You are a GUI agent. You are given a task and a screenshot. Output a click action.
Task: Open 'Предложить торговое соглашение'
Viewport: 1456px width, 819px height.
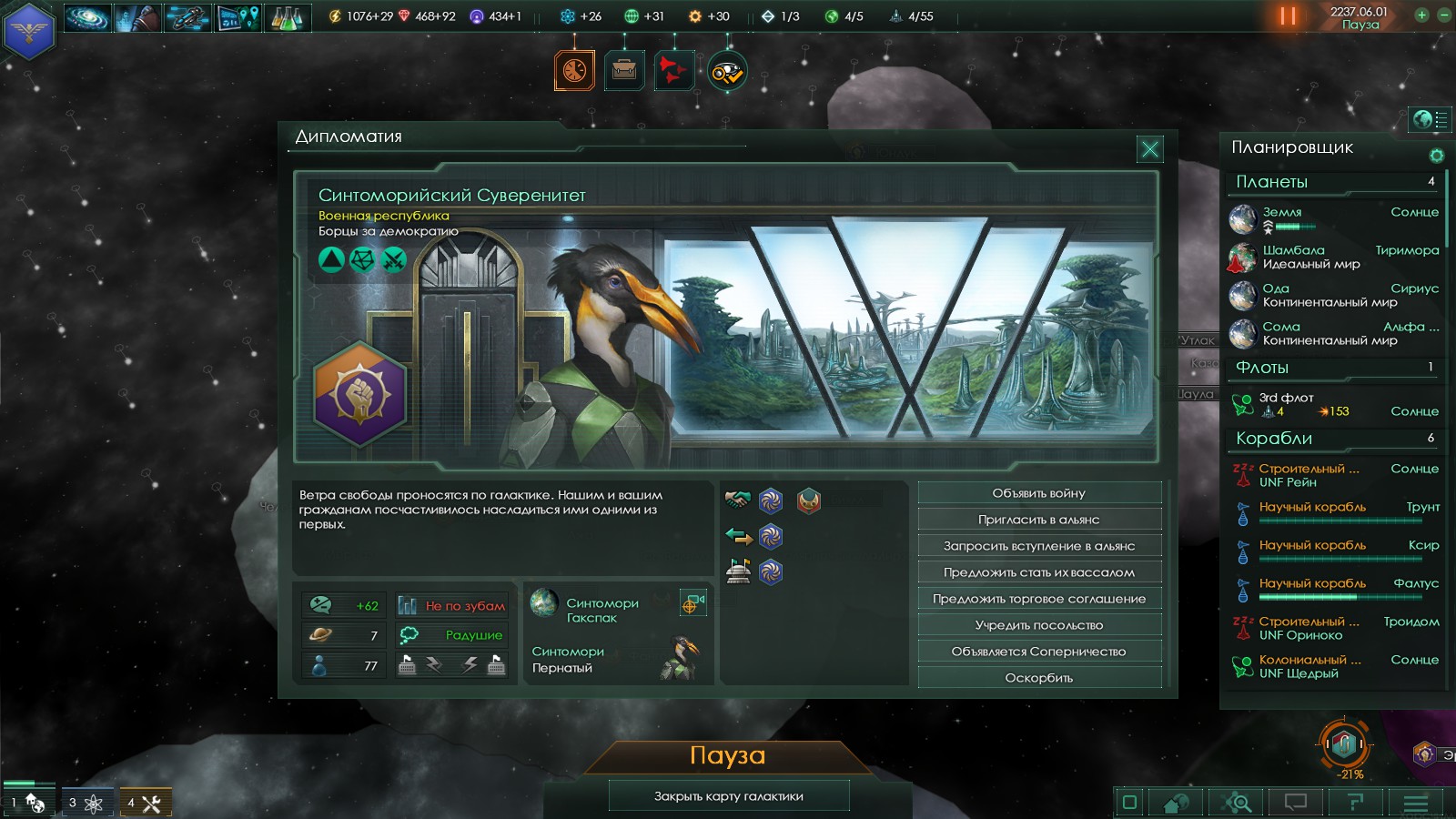1039,599
